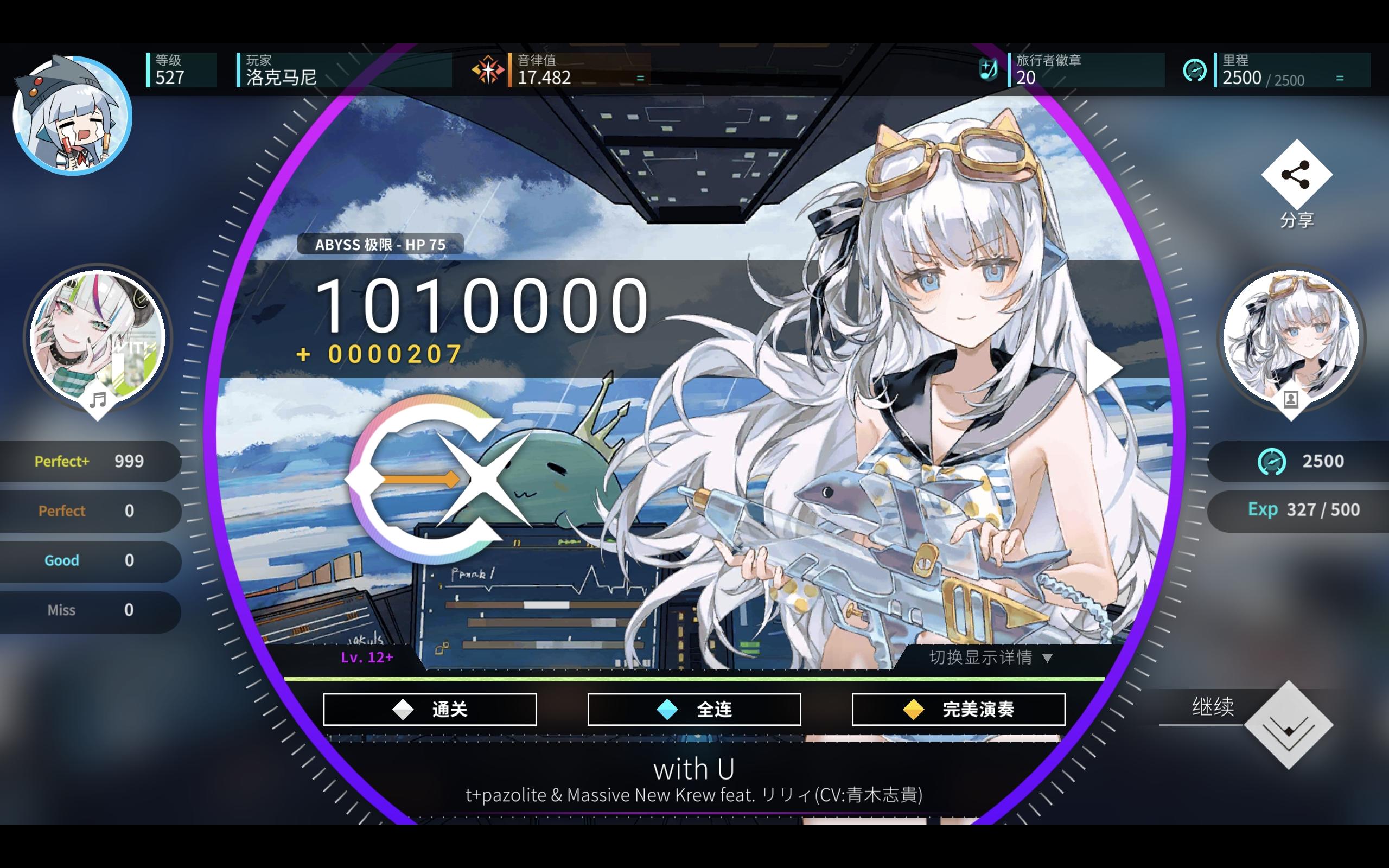Click the Lv. 12+ level badge
This screenshot has height=868, width=1389.
(367, 658)
